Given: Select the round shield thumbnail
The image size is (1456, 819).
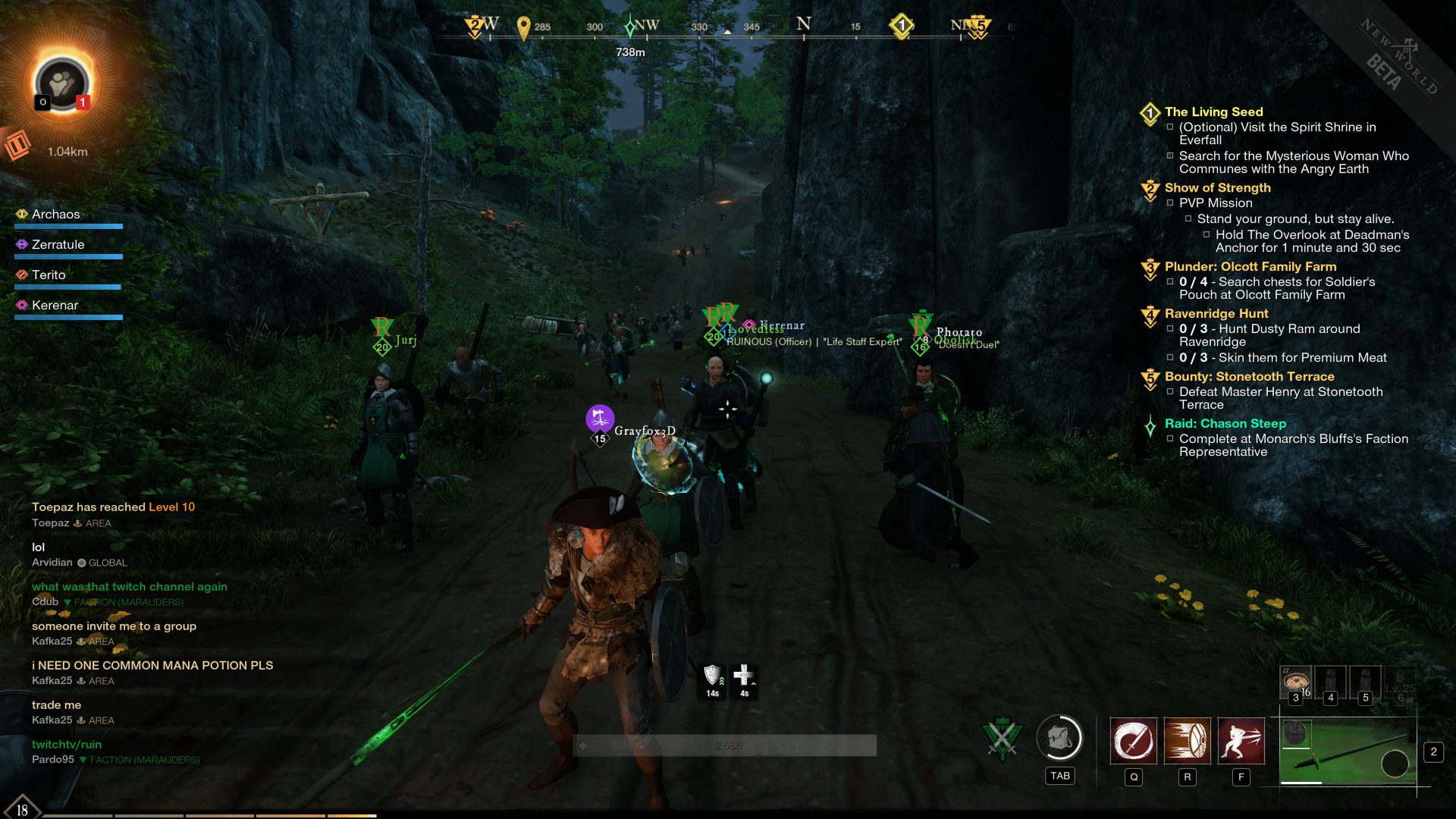Looking at the screenshot, I should (x=1296, y=734).
